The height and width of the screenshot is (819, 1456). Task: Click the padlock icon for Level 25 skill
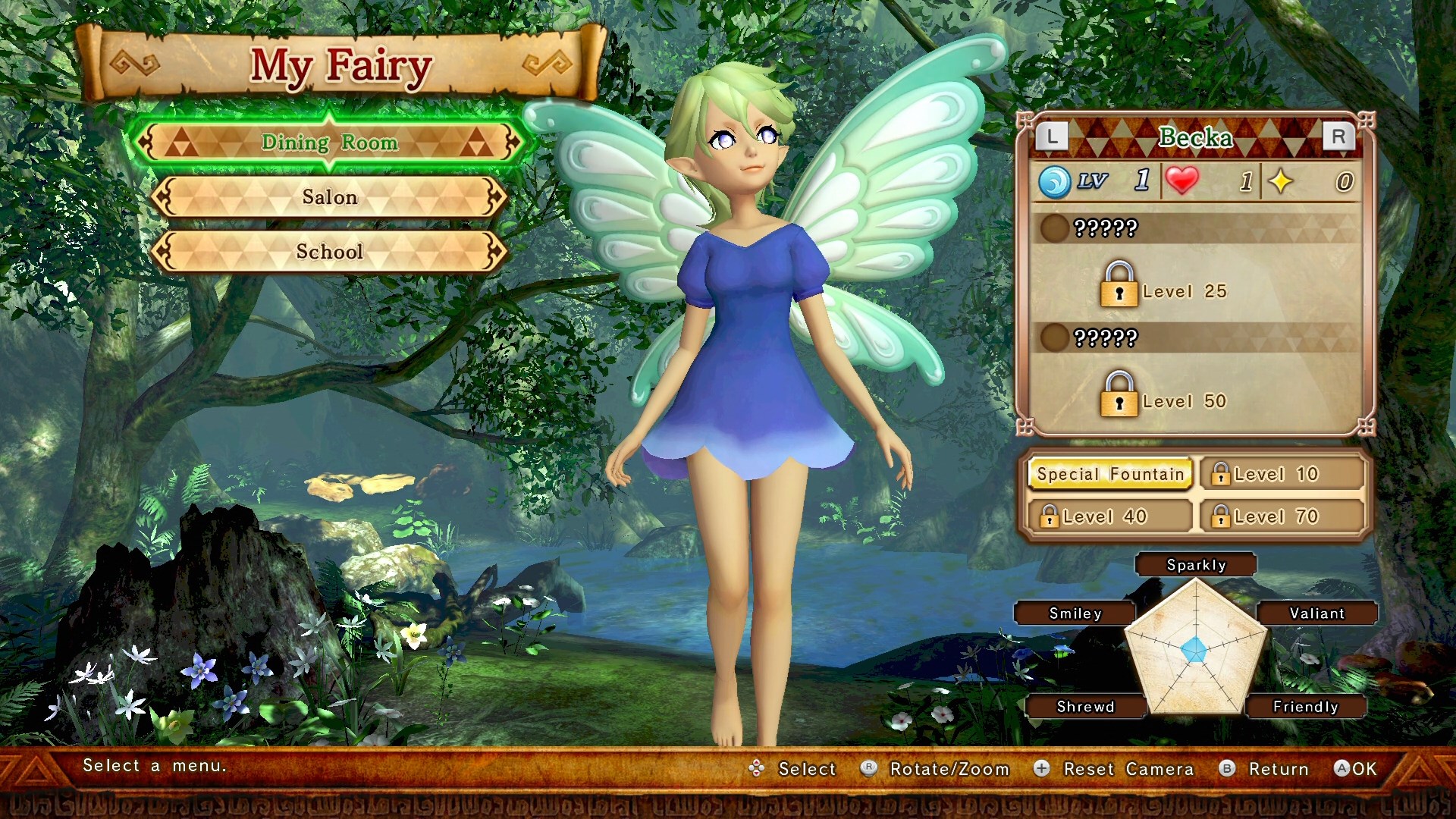click(x=1119, y=290)
